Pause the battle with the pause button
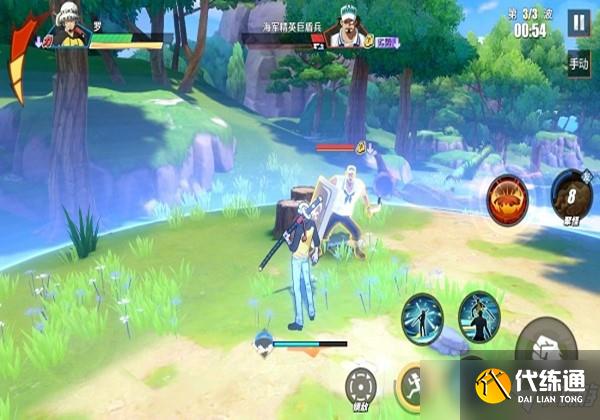The height and width of the screenshot is (420, 600). tap(579, 22)
